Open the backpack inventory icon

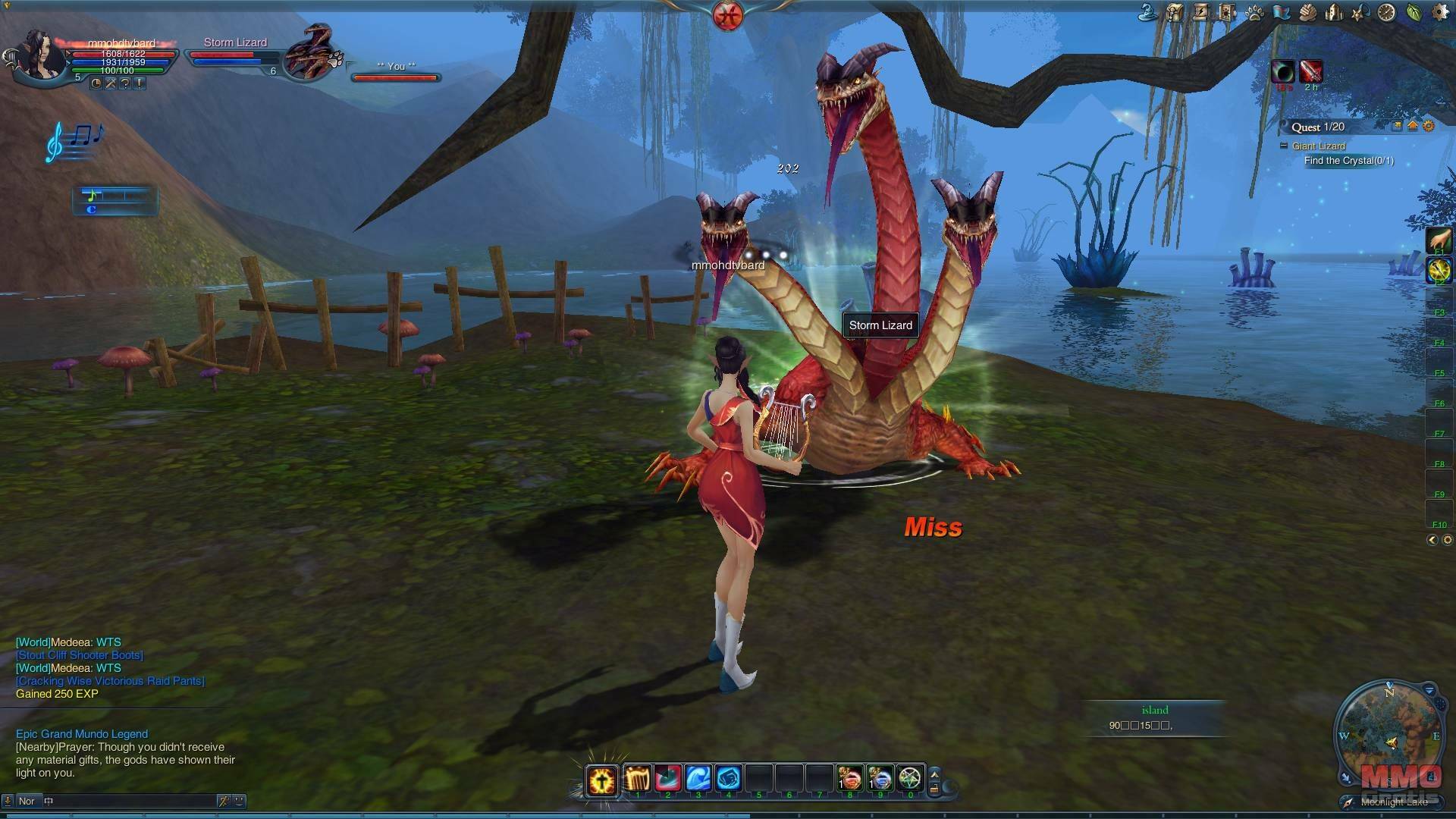click(x=1175, y=13)
